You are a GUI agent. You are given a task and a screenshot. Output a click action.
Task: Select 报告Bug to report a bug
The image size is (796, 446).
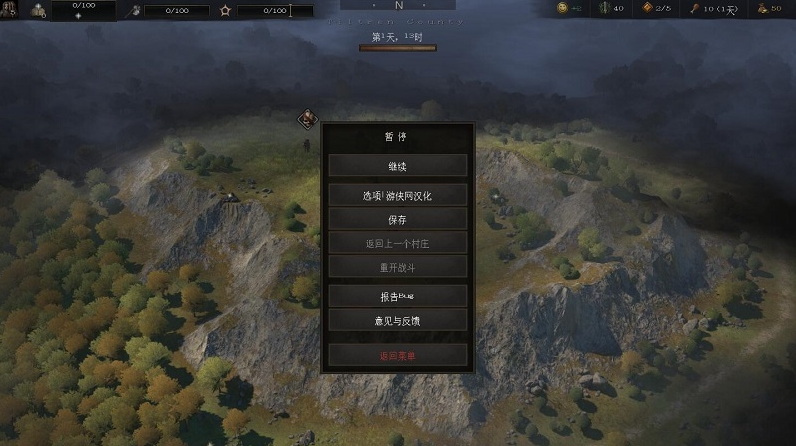397,296
